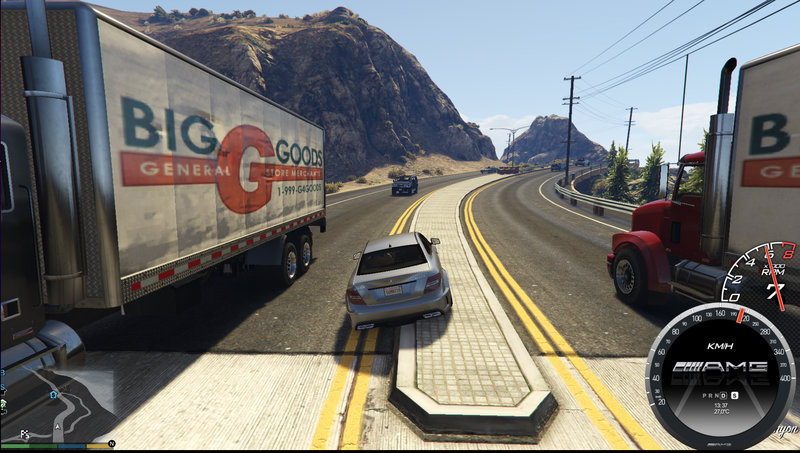The height and width of the screenshot is (453, 800).
Task: Select the blue house marker on minimap
Action: 53,395
